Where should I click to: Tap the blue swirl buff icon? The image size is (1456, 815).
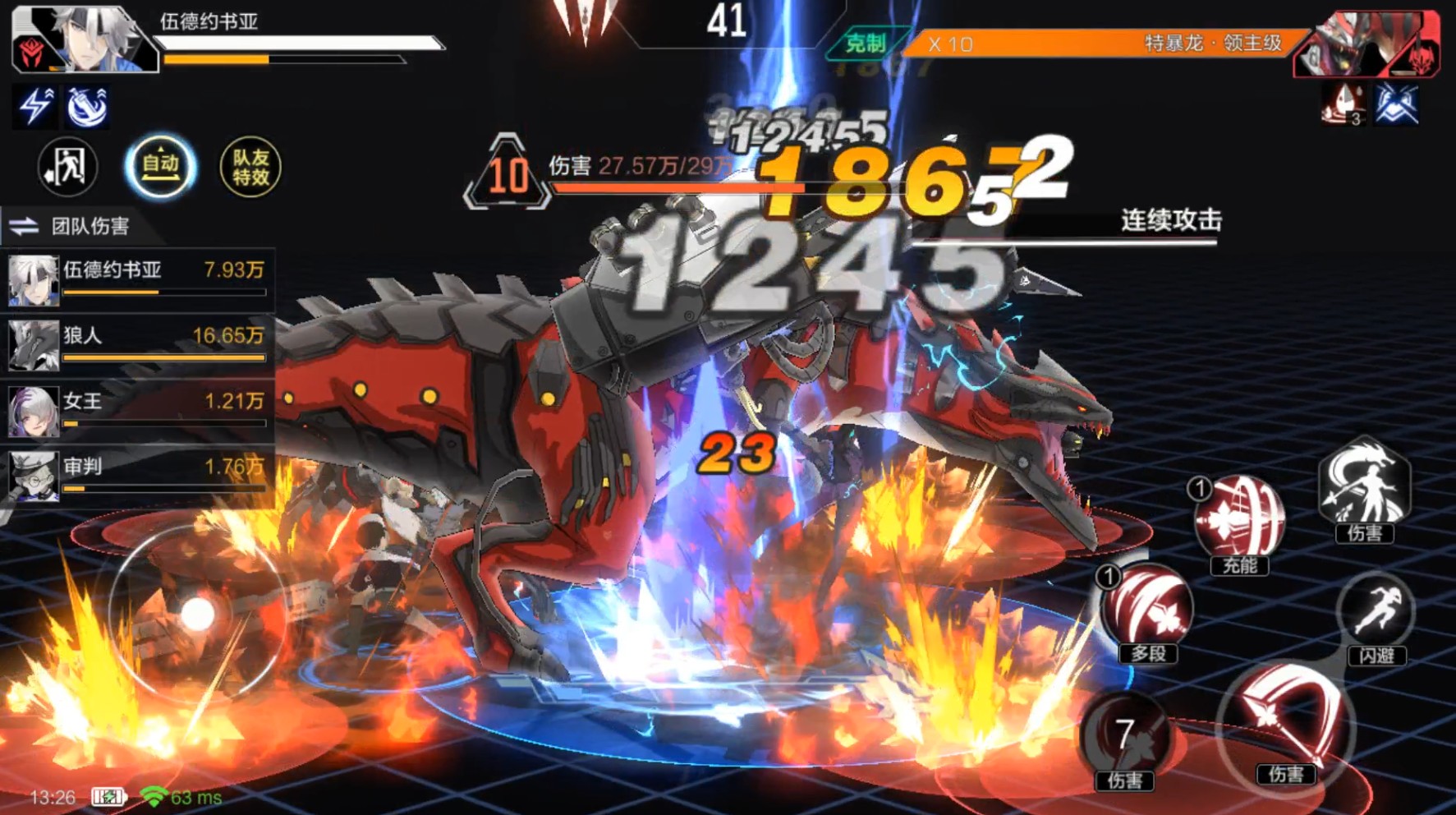coord(86,107)
